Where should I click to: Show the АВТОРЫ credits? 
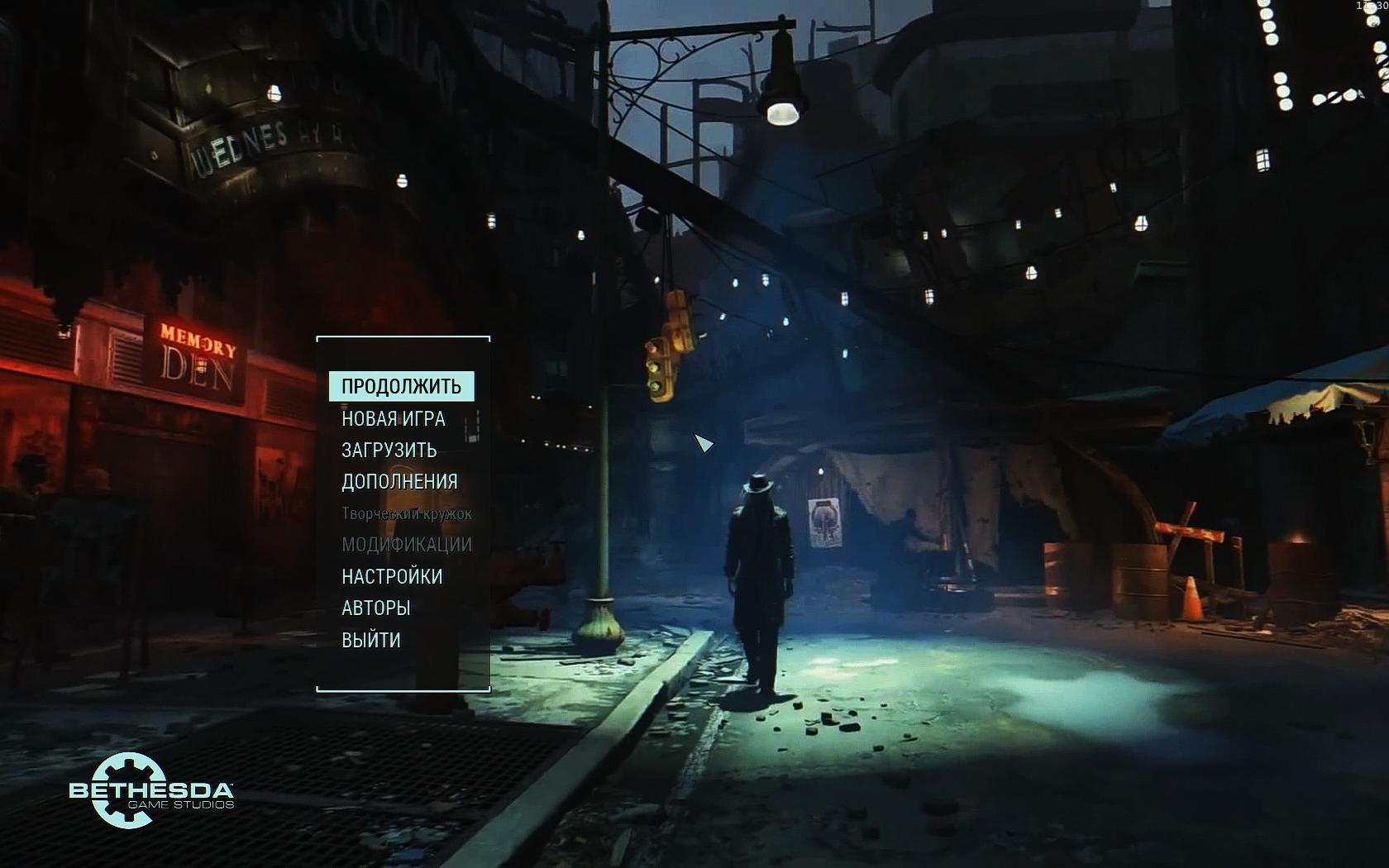point(376,608)
